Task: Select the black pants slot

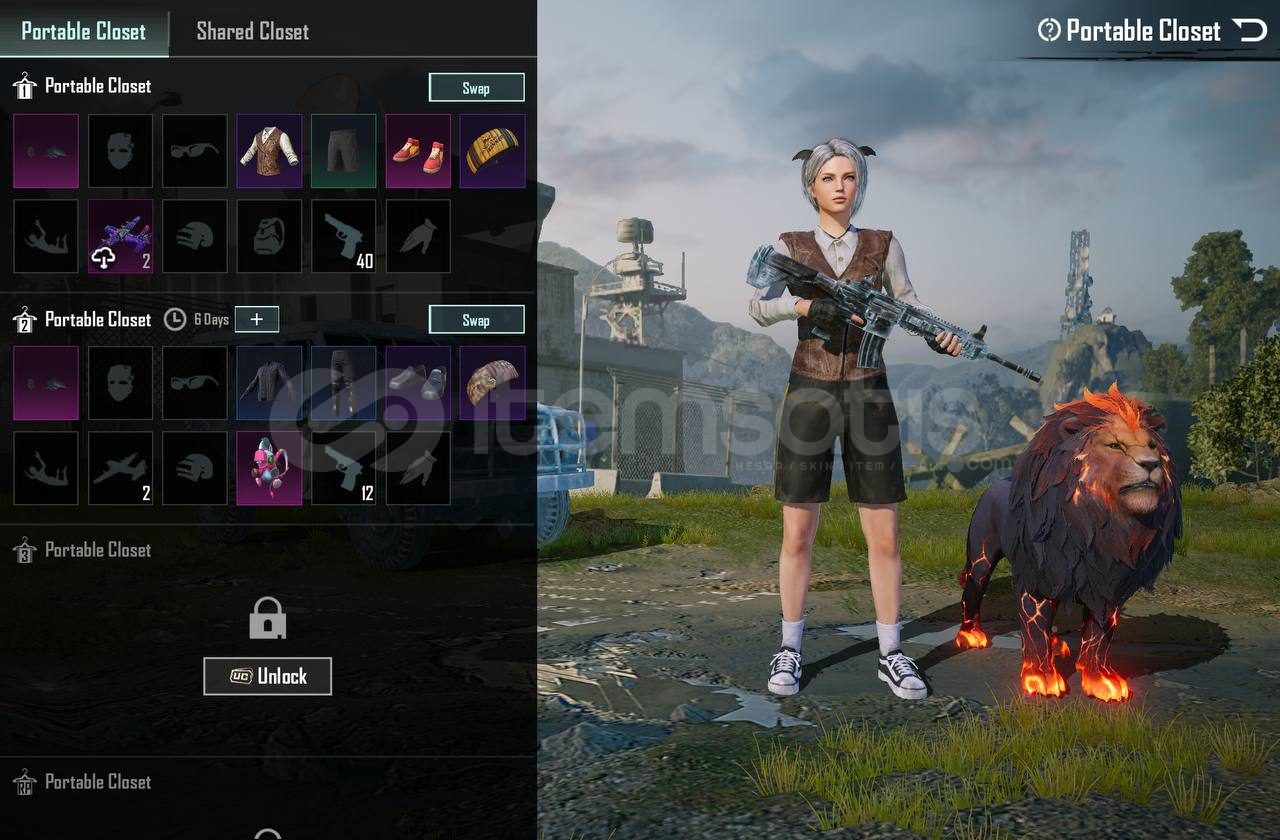Action: click(343, 383)
